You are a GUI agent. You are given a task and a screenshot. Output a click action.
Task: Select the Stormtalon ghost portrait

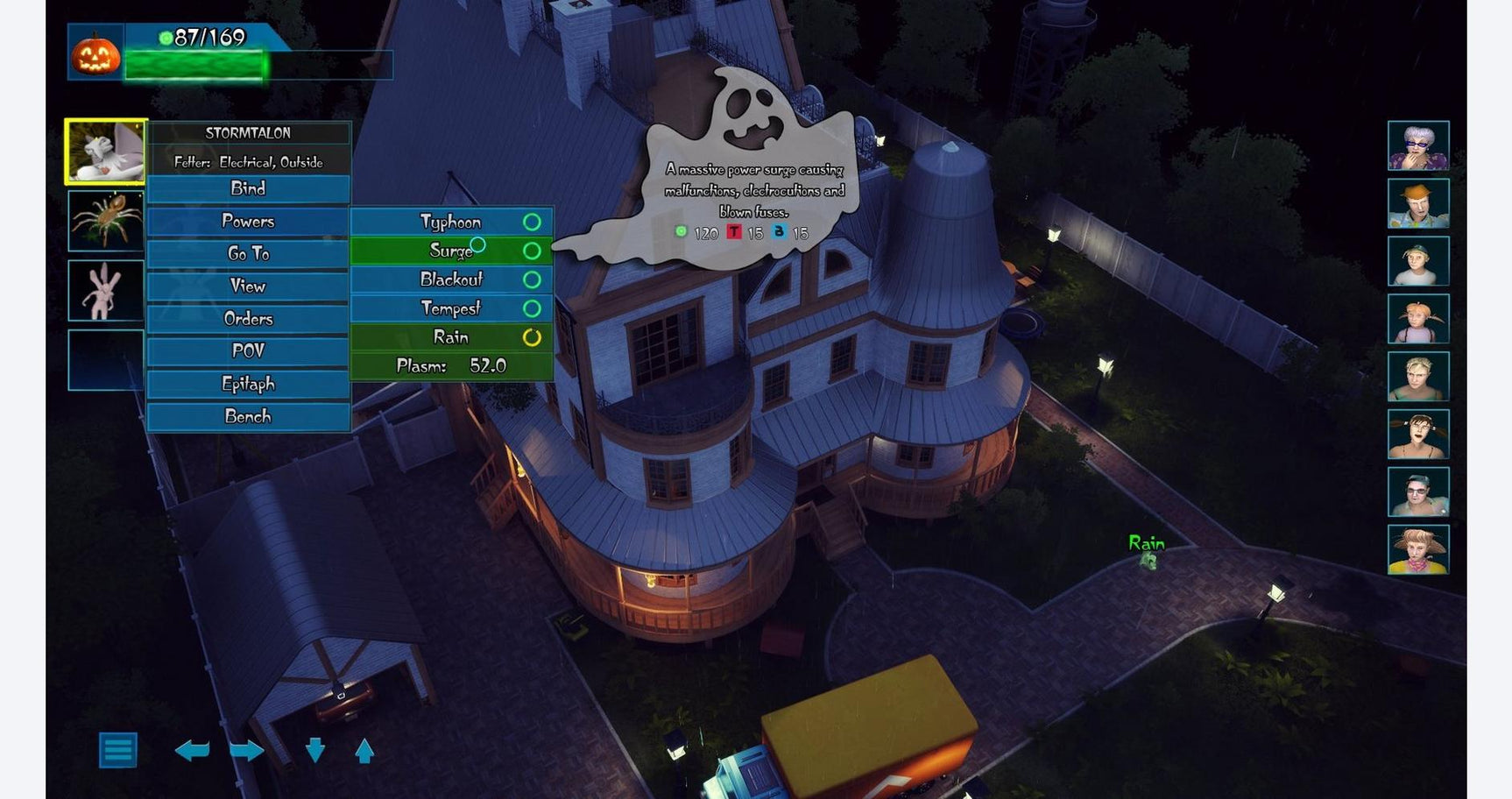click(106, 152)
